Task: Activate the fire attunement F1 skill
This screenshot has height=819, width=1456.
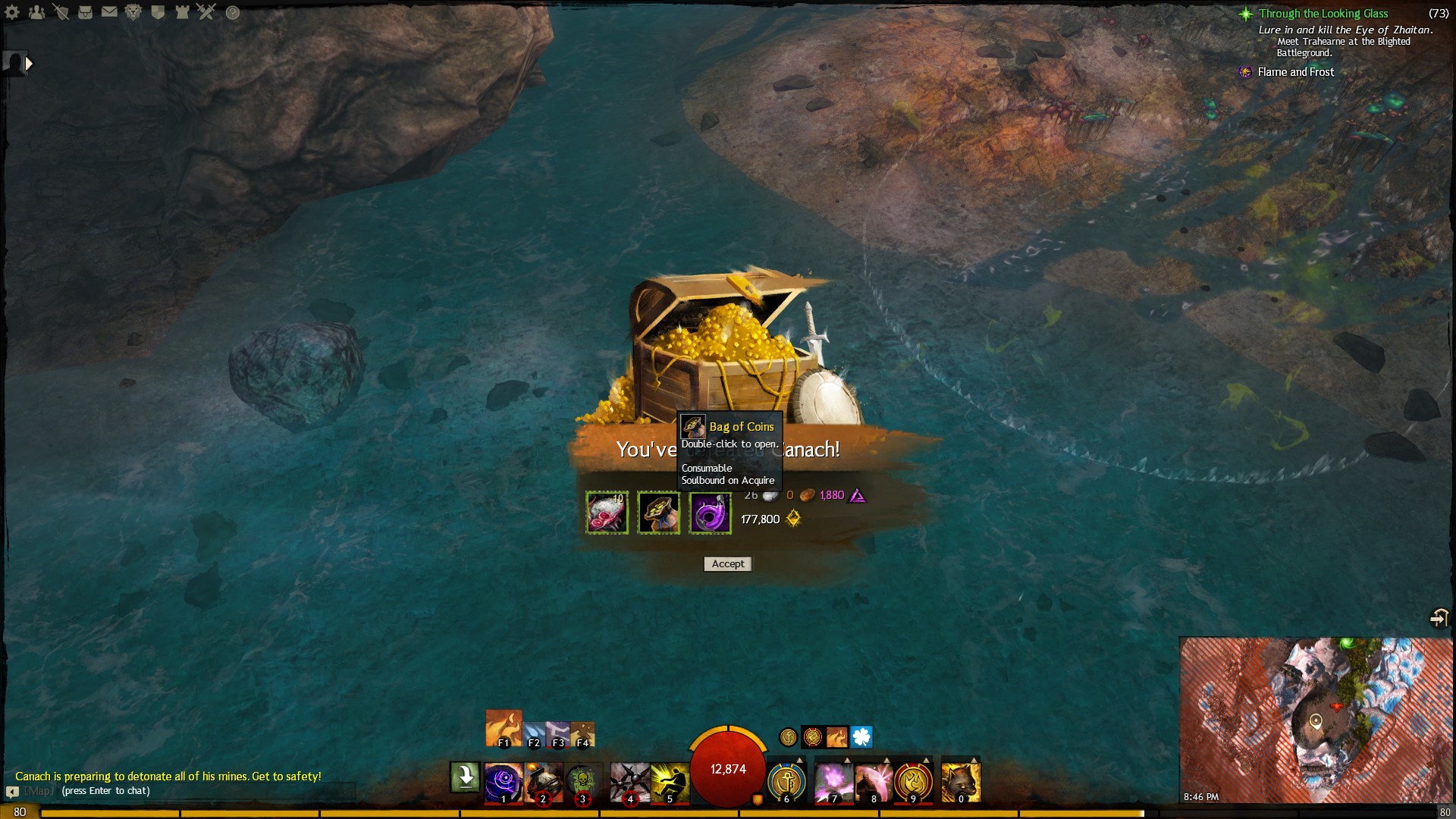Action: (x=504, y=728)
